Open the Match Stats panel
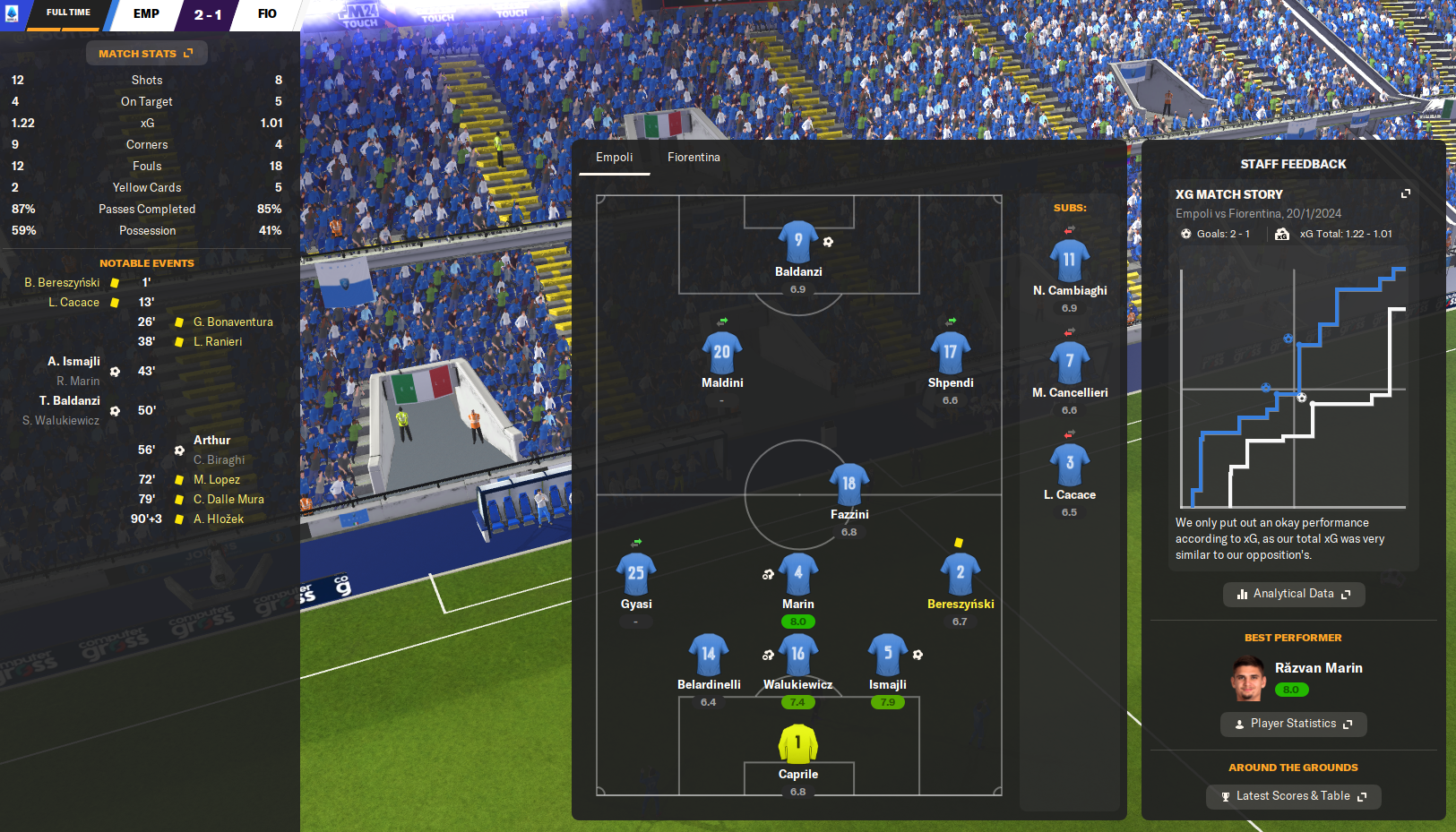1456x832 pixels. [x=146, y=54]
